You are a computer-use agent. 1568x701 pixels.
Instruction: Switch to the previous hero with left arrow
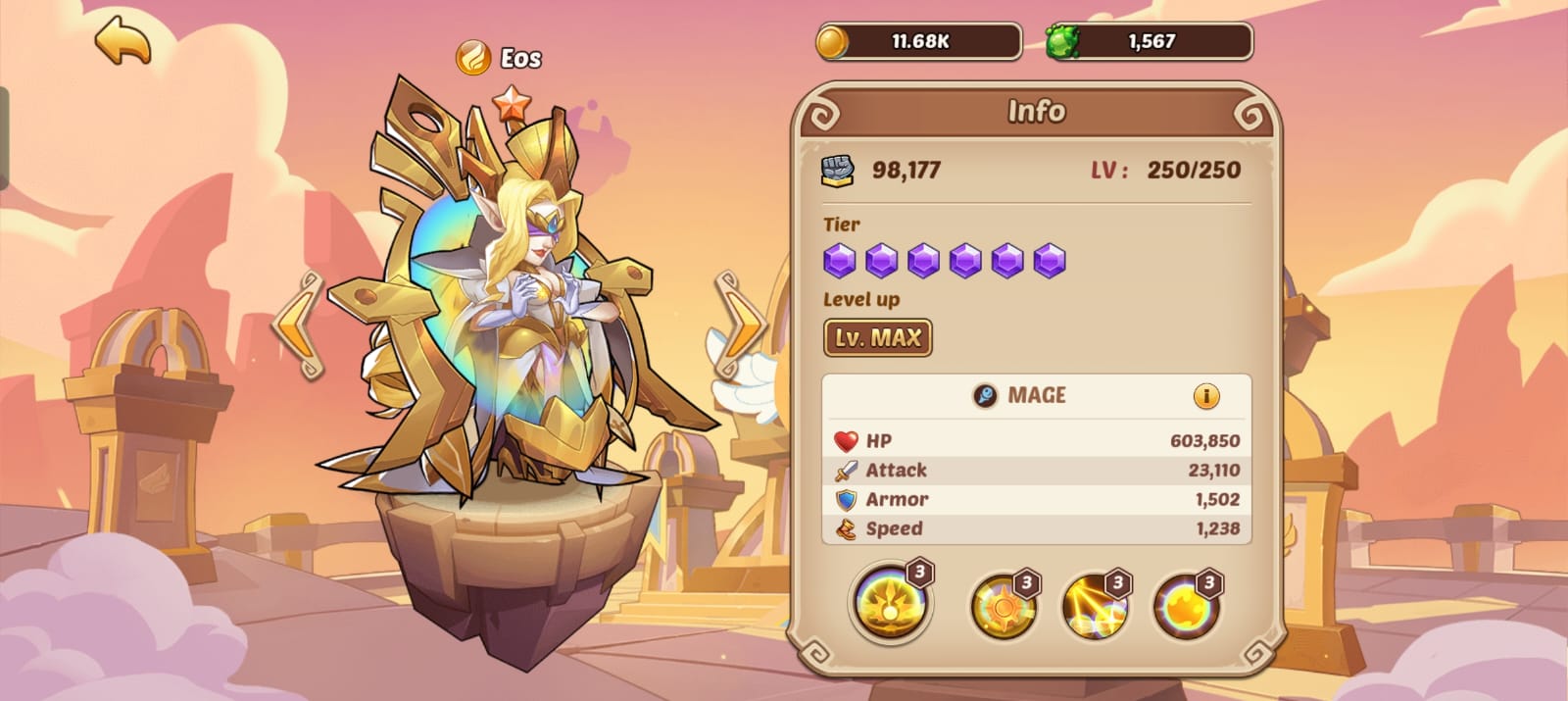pyautogui.click(x=298, y=325)
